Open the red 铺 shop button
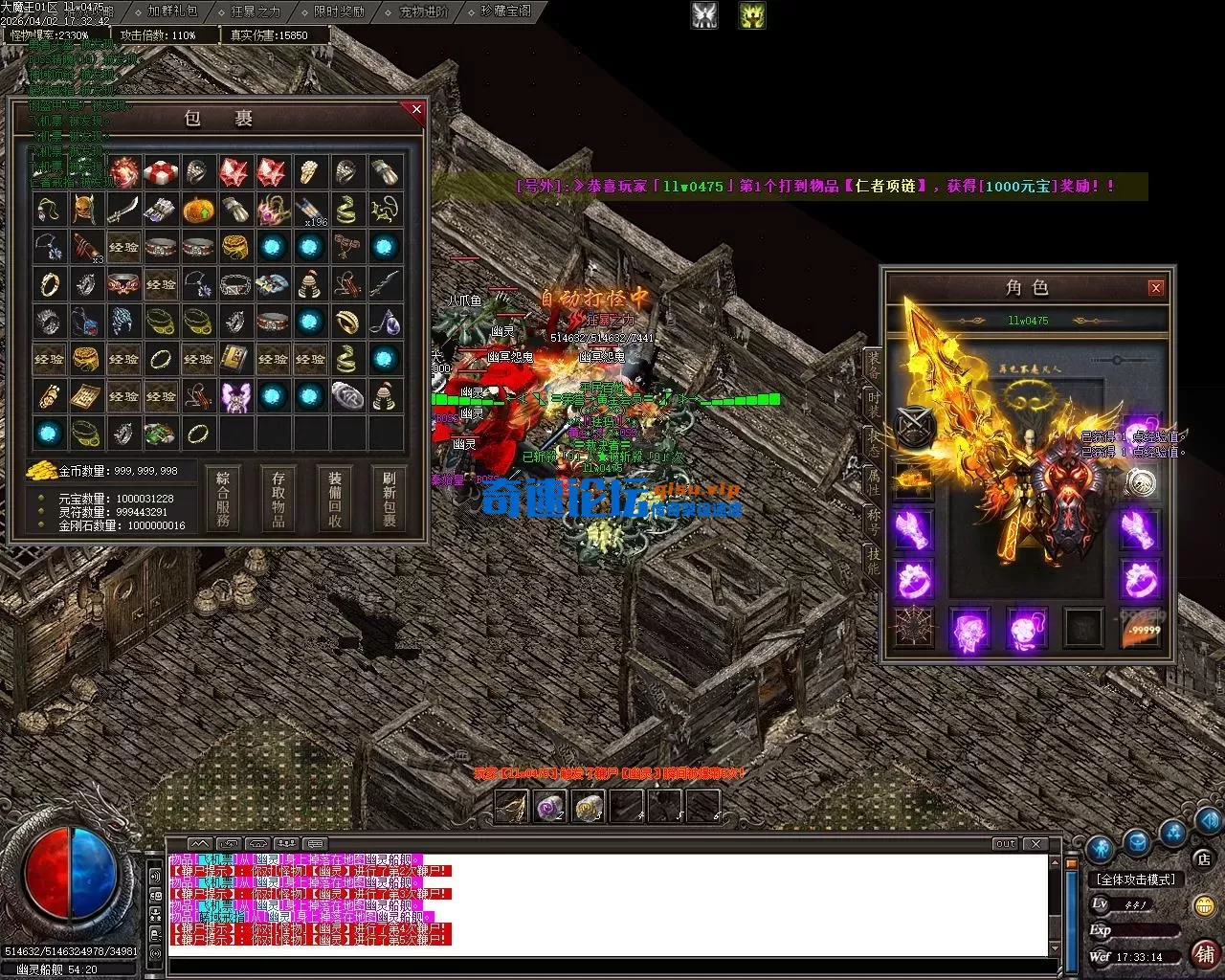Viewport: 1225px width, 980px height. (1205, 953)
